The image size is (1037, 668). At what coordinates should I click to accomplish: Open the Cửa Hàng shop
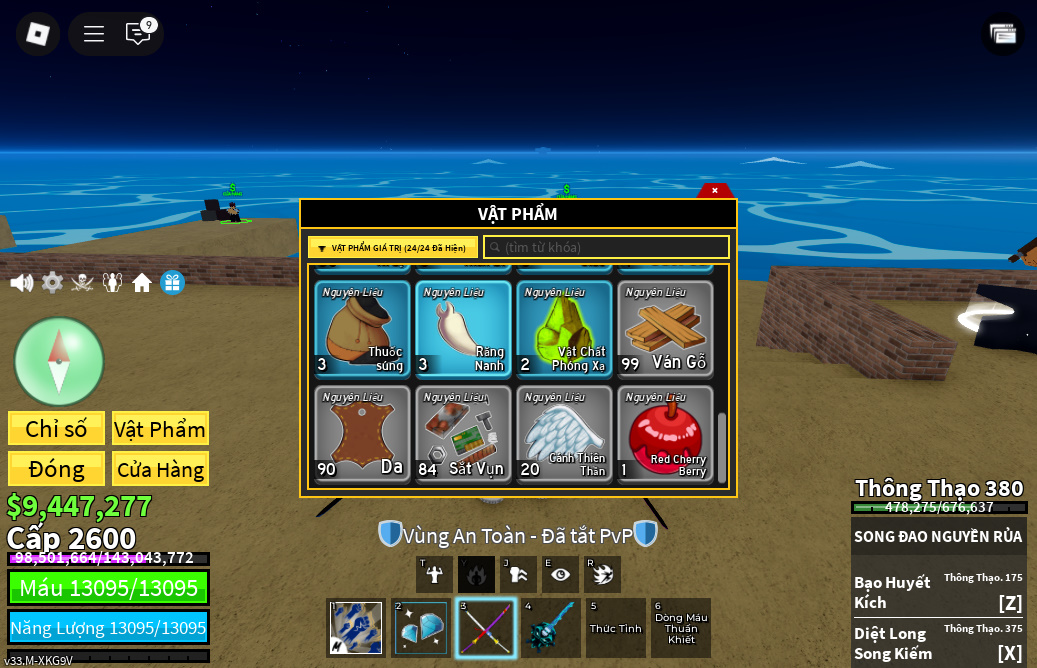[160, 469]
